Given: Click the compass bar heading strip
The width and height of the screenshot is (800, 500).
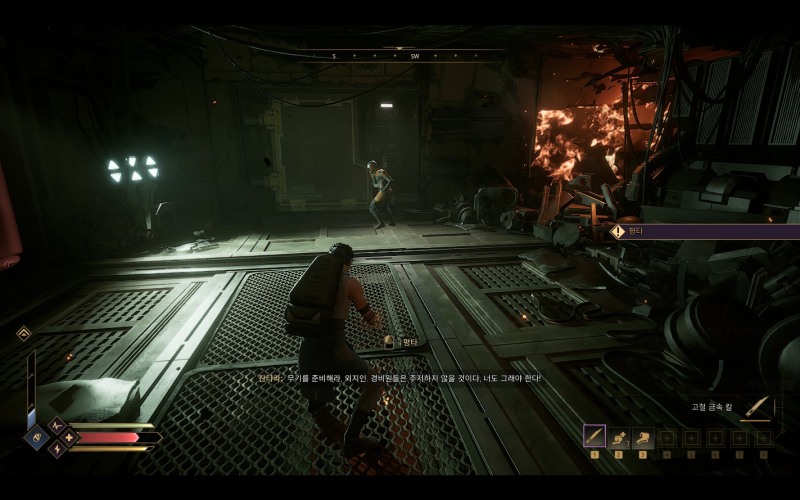Looking at the screenshot, I should (405, 56).
